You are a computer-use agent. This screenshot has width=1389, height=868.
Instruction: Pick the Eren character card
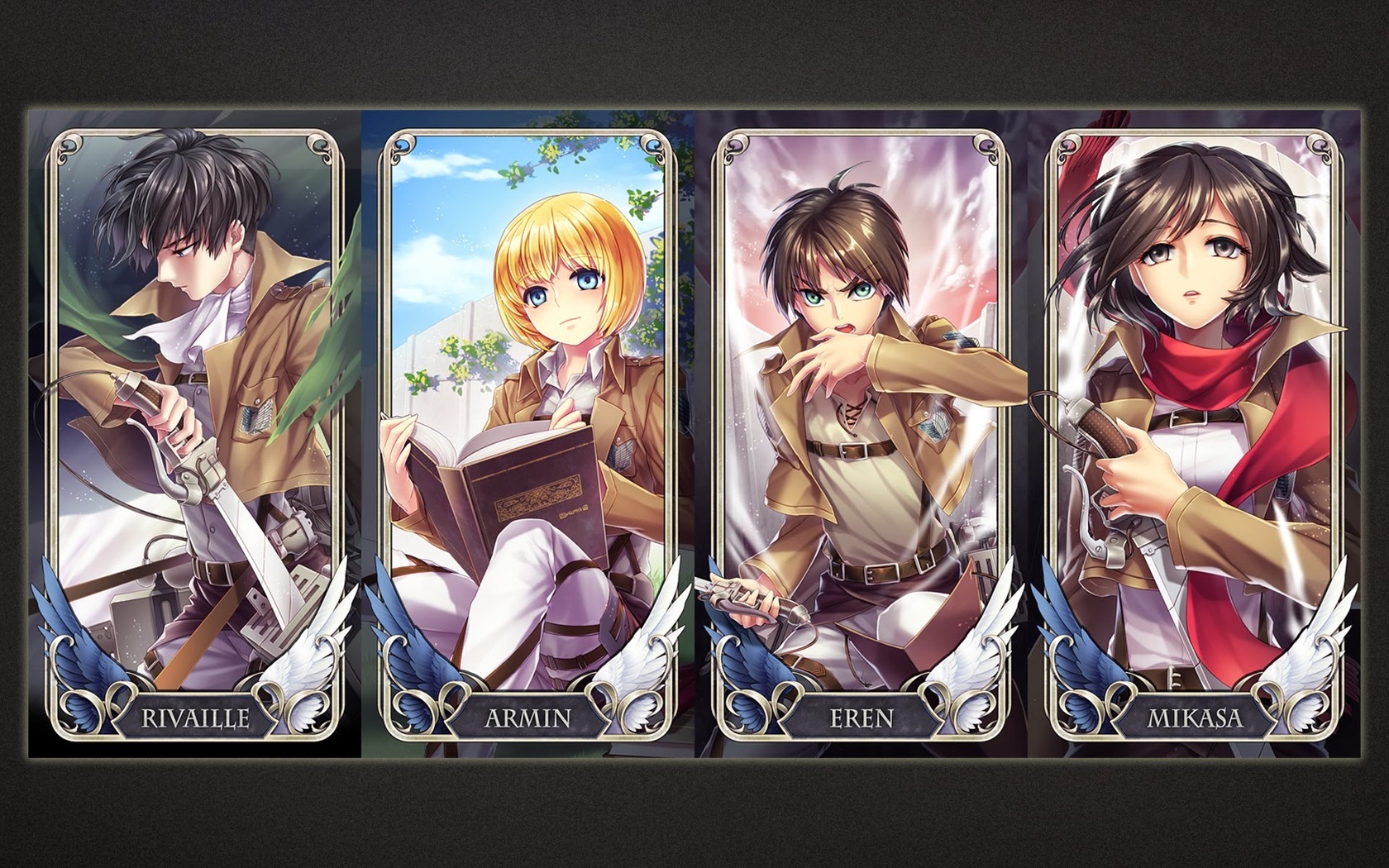862,430
